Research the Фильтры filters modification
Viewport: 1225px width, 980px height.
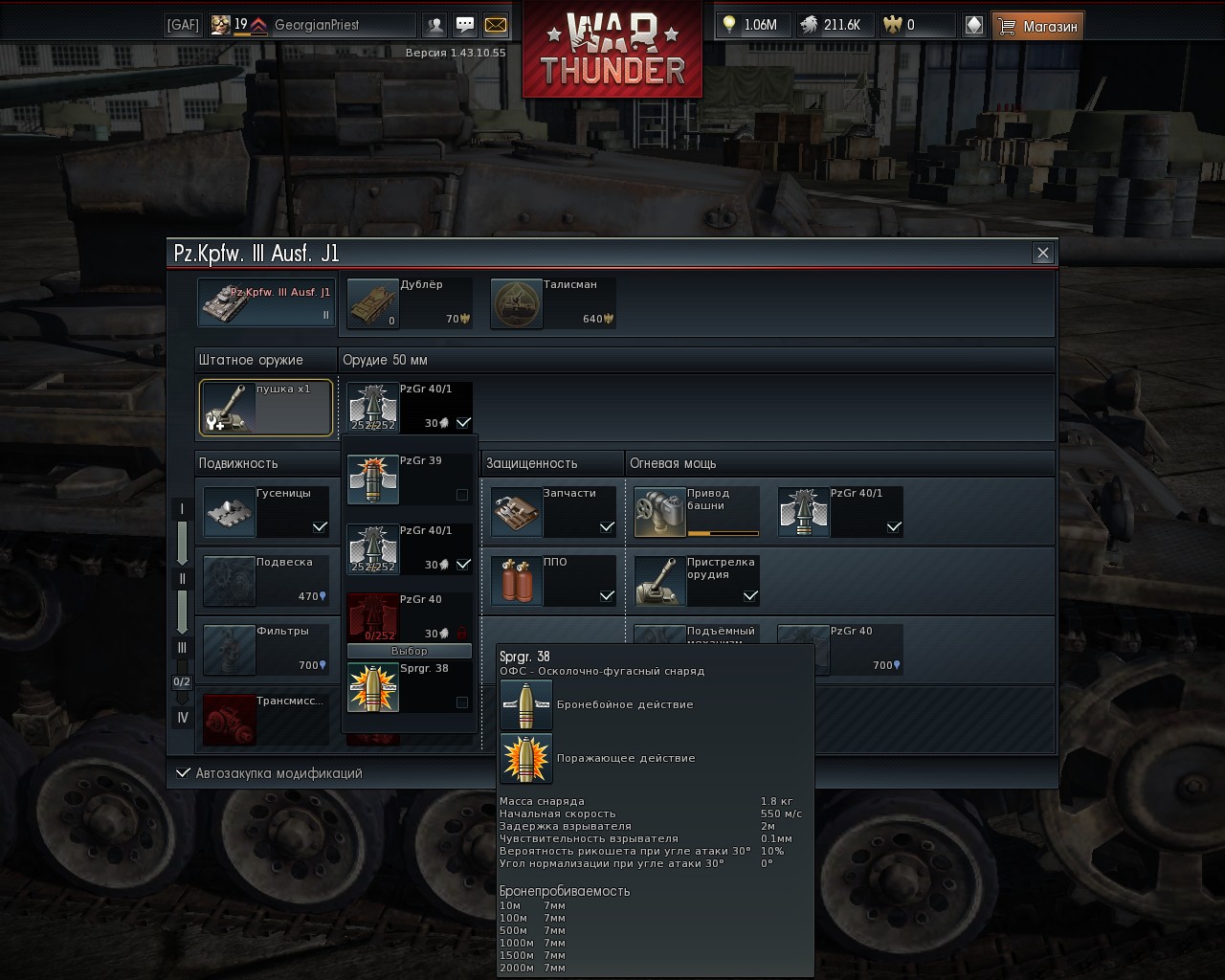(x=265, y=650)
